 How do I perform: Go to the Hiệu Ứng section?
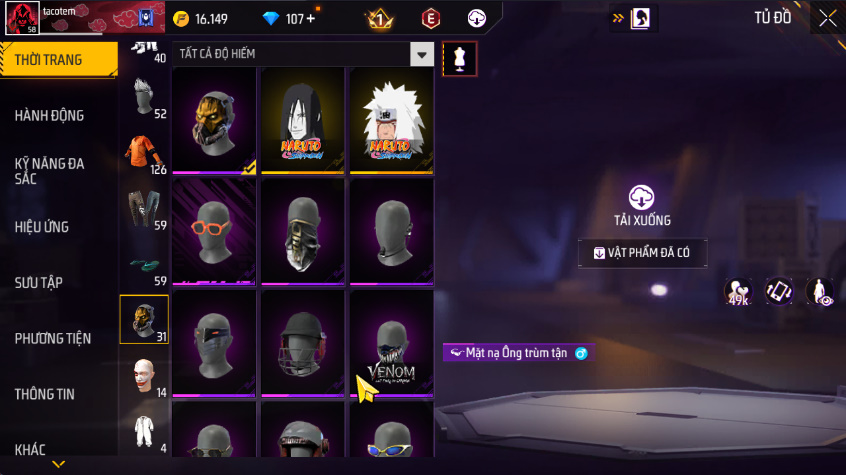coord(42,227)
